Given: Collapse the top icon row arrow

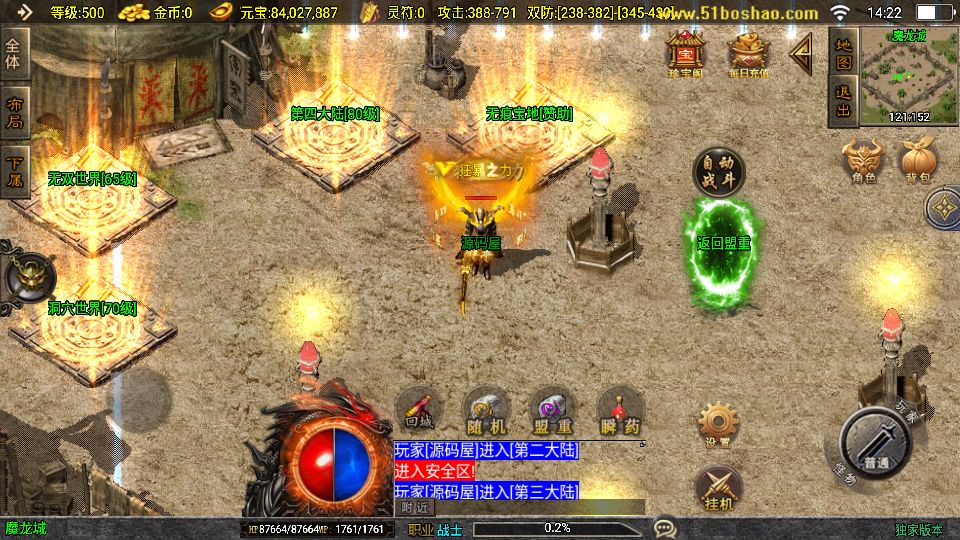Looking at the screenshot, I should 801,53.
